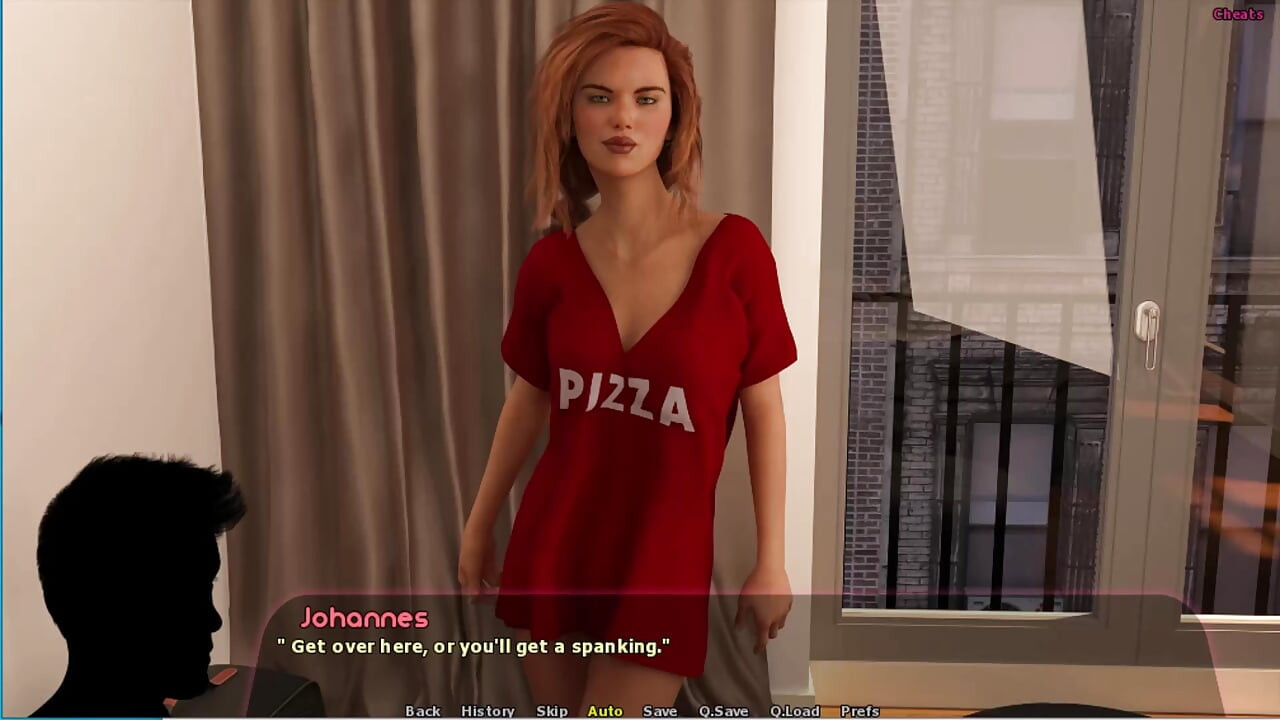
Task: Open the dialogue History log
Action: [x=487, y=711]
